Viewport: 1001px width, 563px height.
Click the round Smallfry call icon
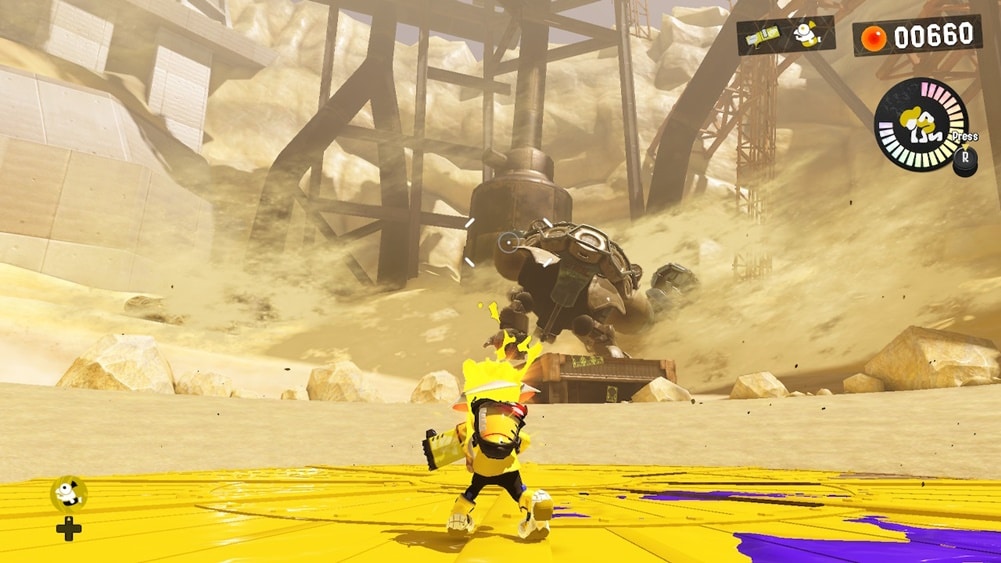tap(68, 492)
